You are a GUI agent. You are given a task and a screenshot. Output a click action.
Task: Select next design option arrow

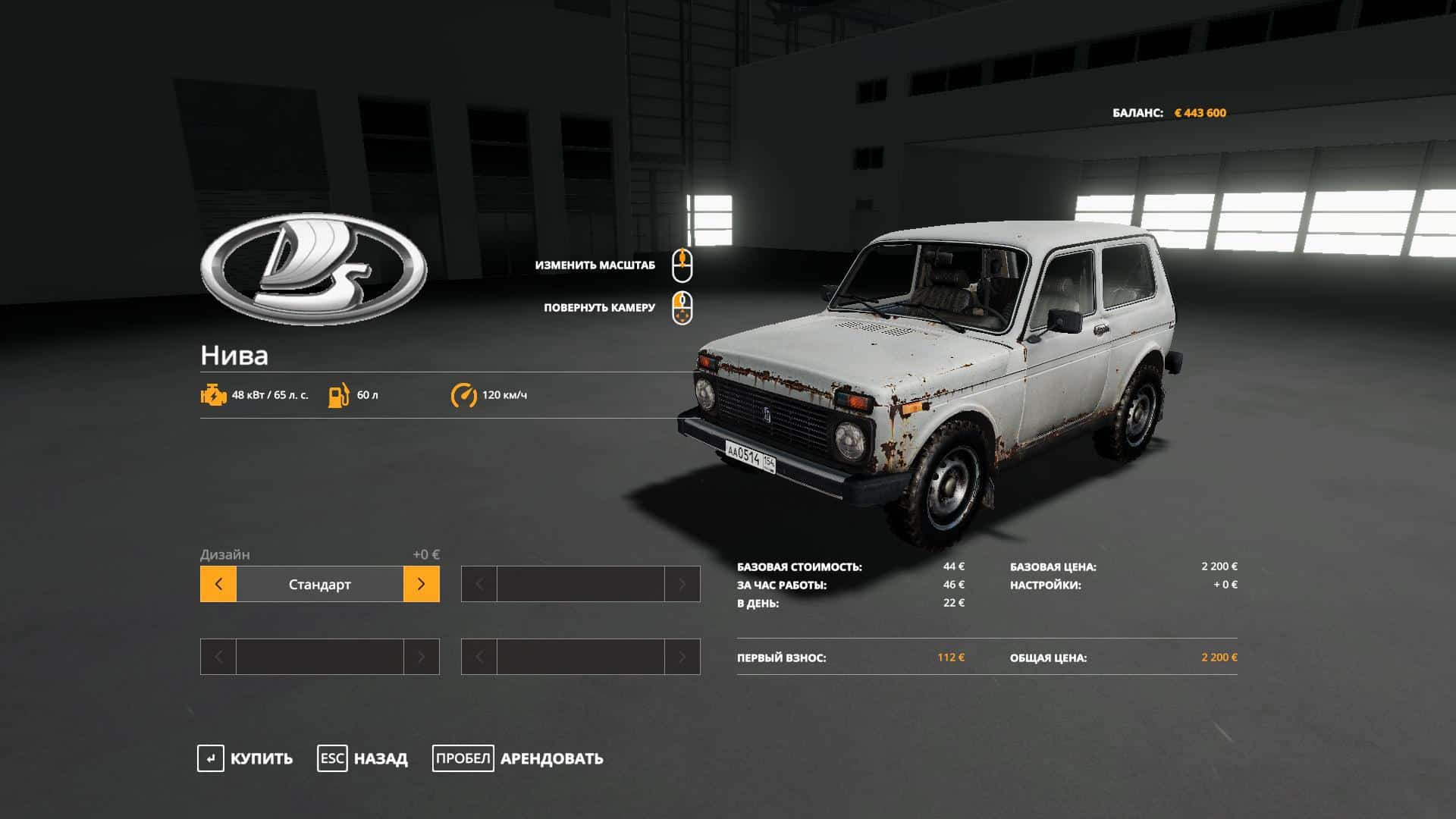pyautogui.click(x=421, y=584)
